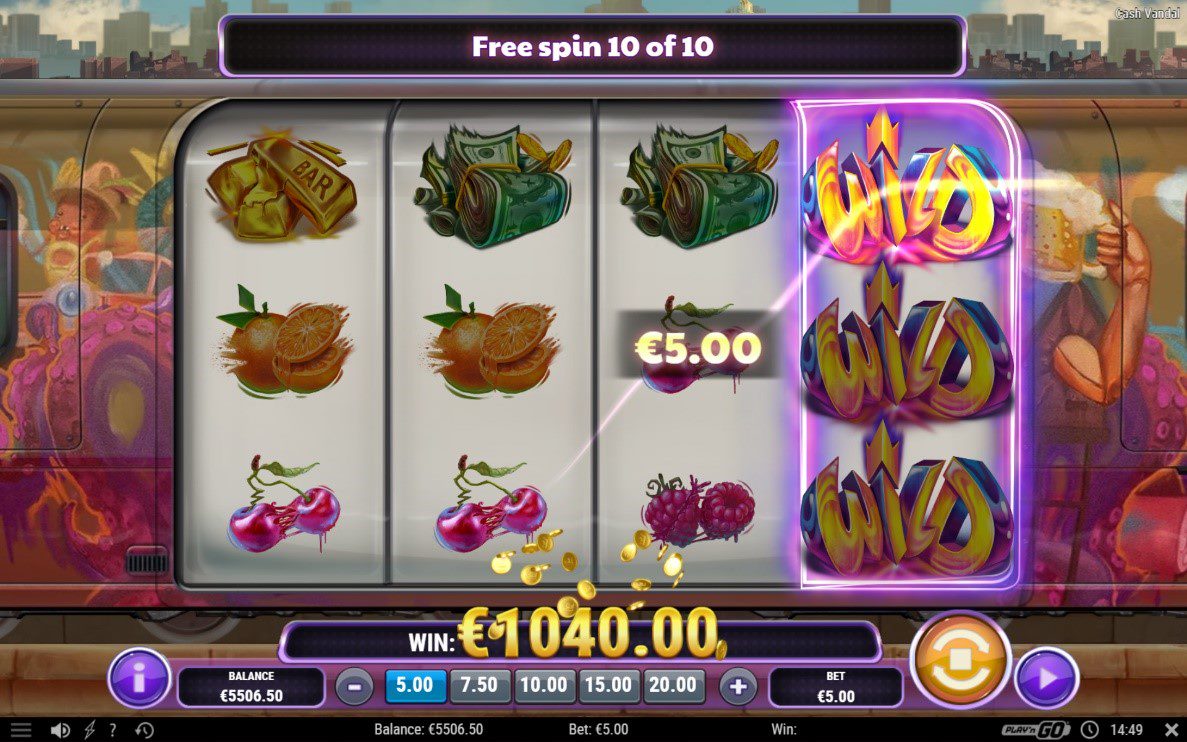This screenshot has height=742, width=1187.
Task: Open the hamburger menu in the bottom bar
Action: pos(21,730)
